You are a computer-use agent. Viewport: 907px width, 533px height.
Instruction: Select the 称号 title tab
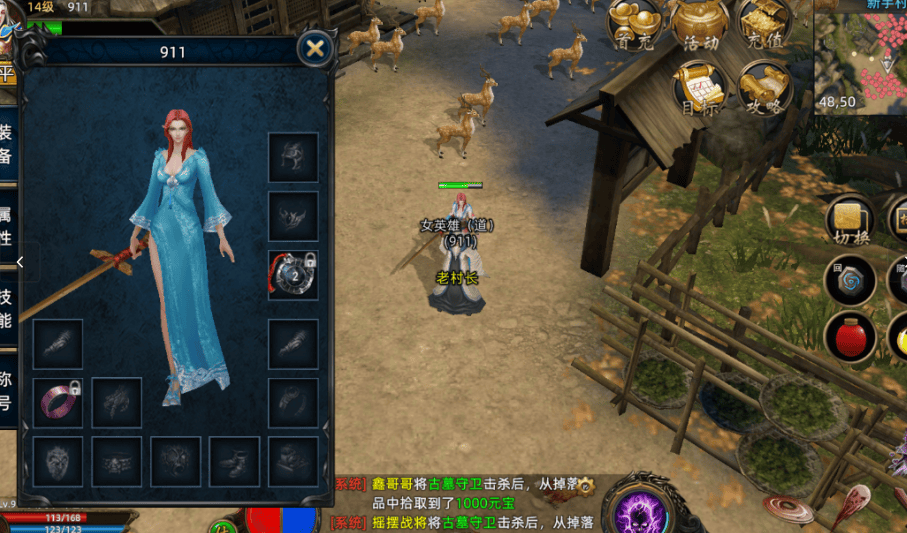tap(6, 390)
